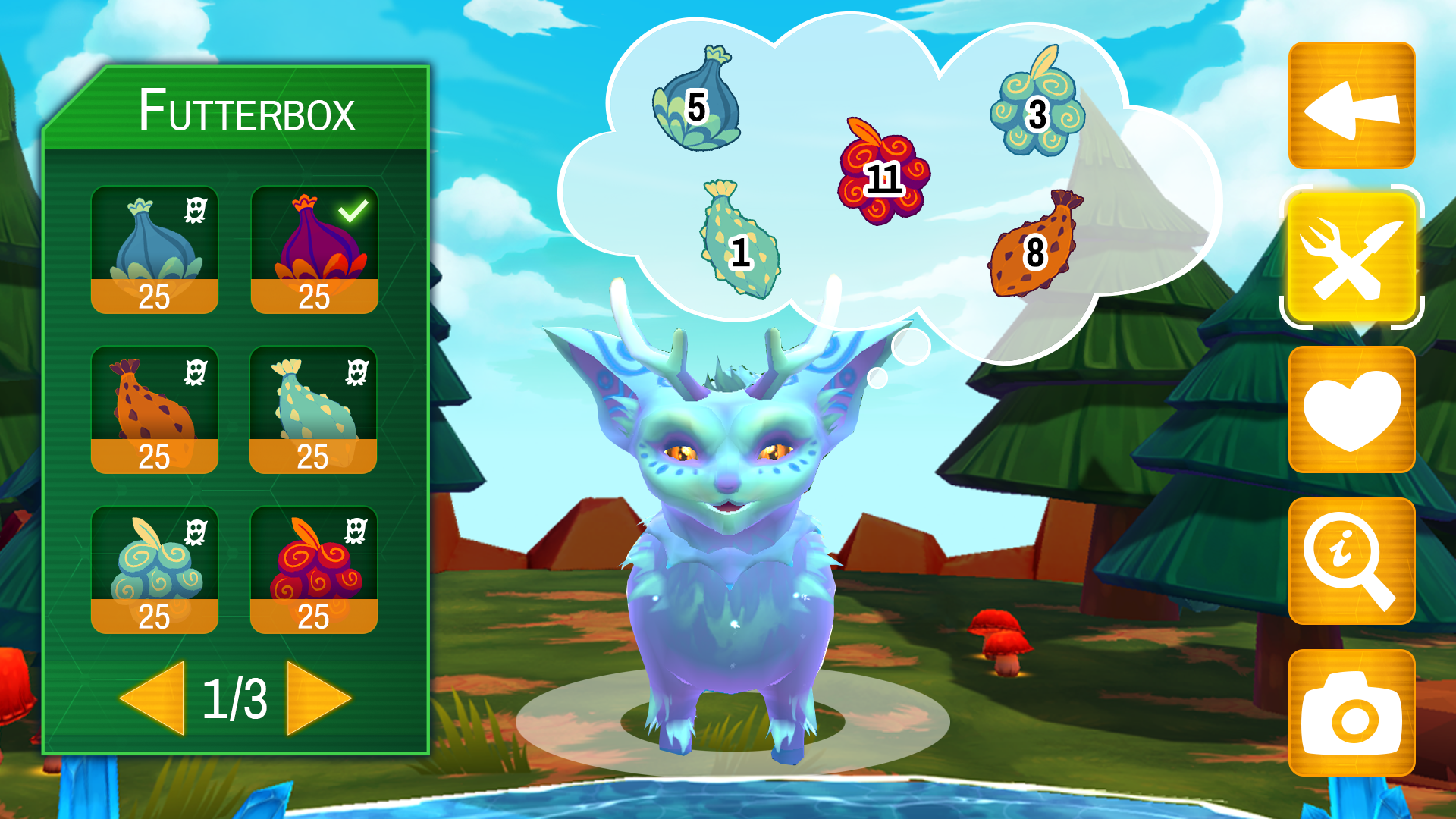Screen dimensions: 1456x819
Task: Open the feeding fork and knife tab
Action: (1351, 258)
